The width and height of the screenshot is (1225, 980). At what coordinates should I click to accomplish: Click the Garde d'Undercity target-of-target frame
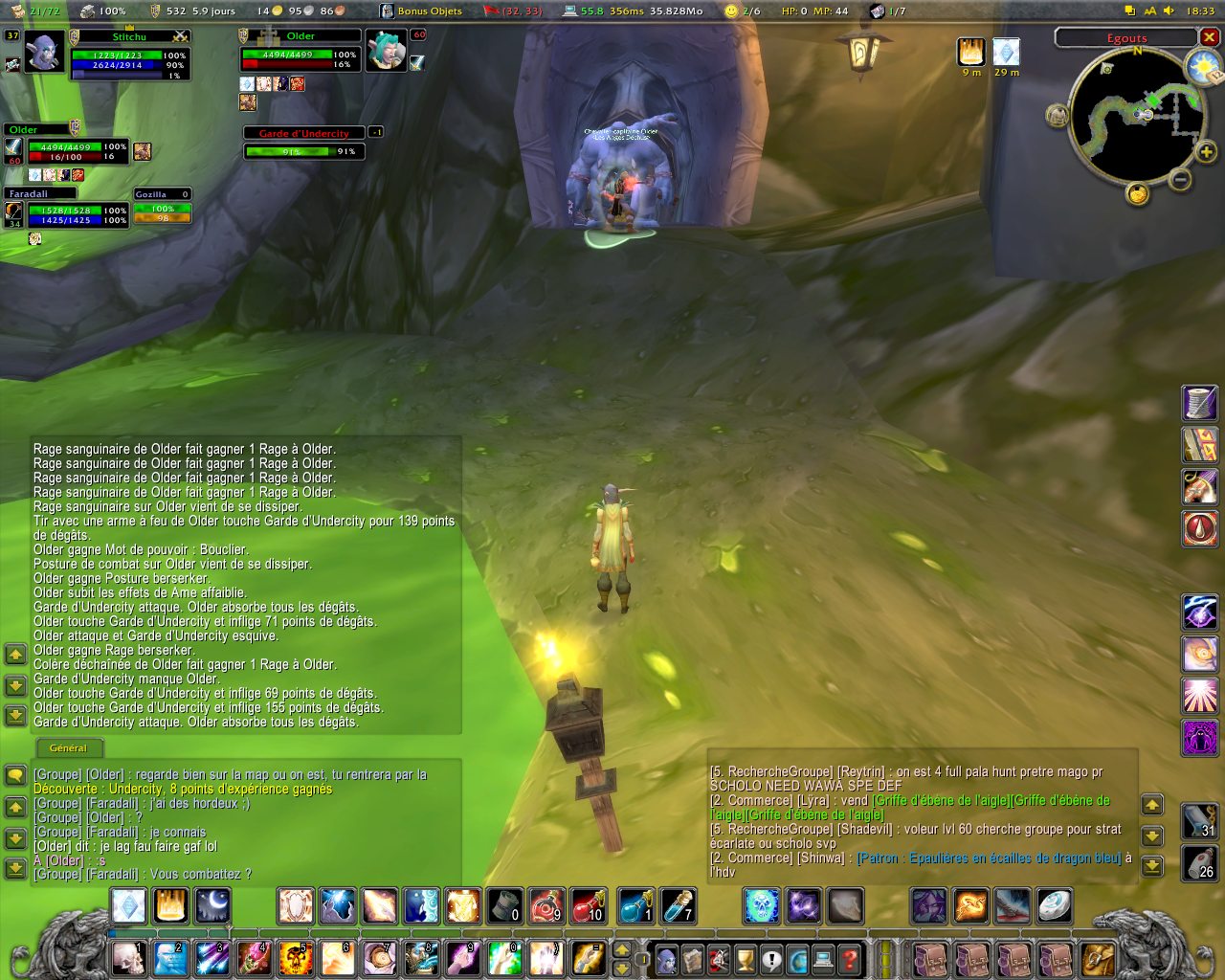point(304,145)
